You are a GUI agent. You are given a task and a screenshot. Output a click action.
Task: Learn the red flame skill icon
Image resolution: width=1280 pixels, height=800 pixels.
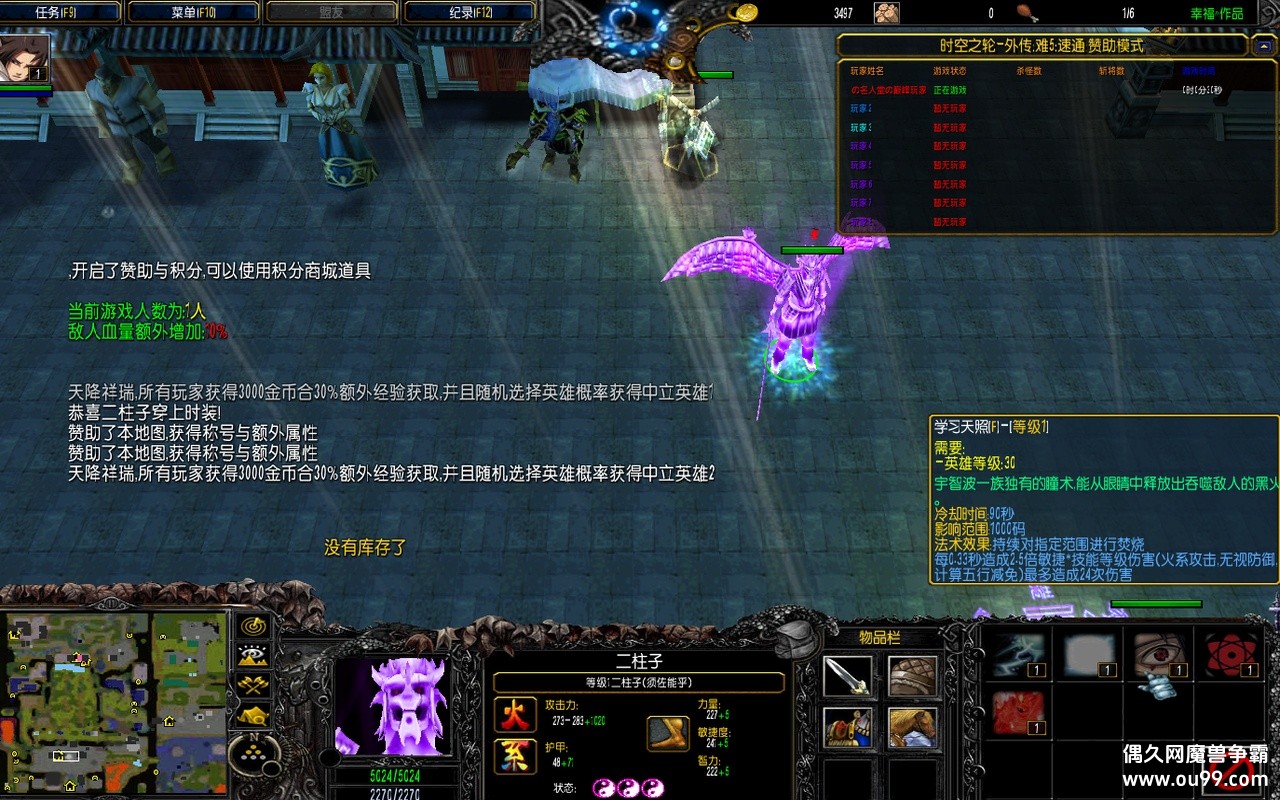[1019, 712]
